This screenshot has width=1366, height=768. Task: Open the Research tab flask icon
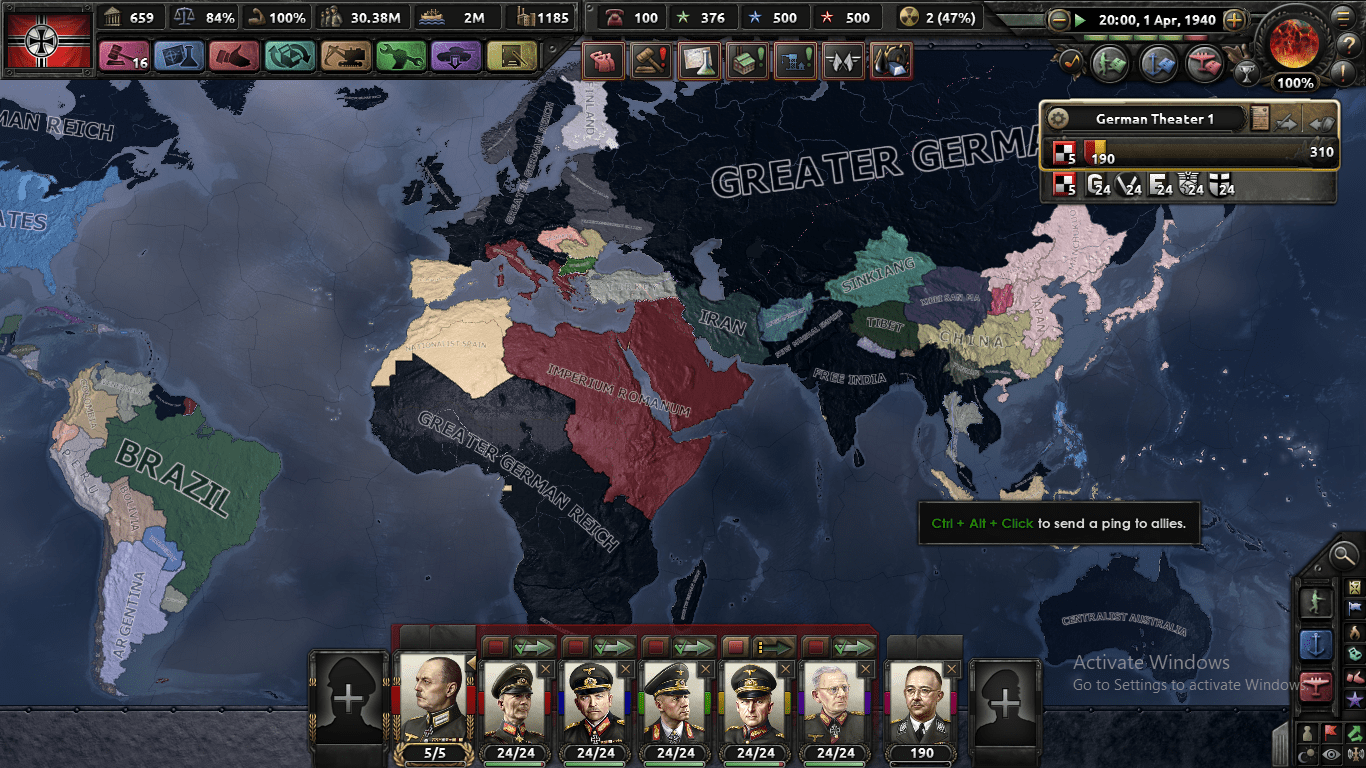tap(176, 55)
